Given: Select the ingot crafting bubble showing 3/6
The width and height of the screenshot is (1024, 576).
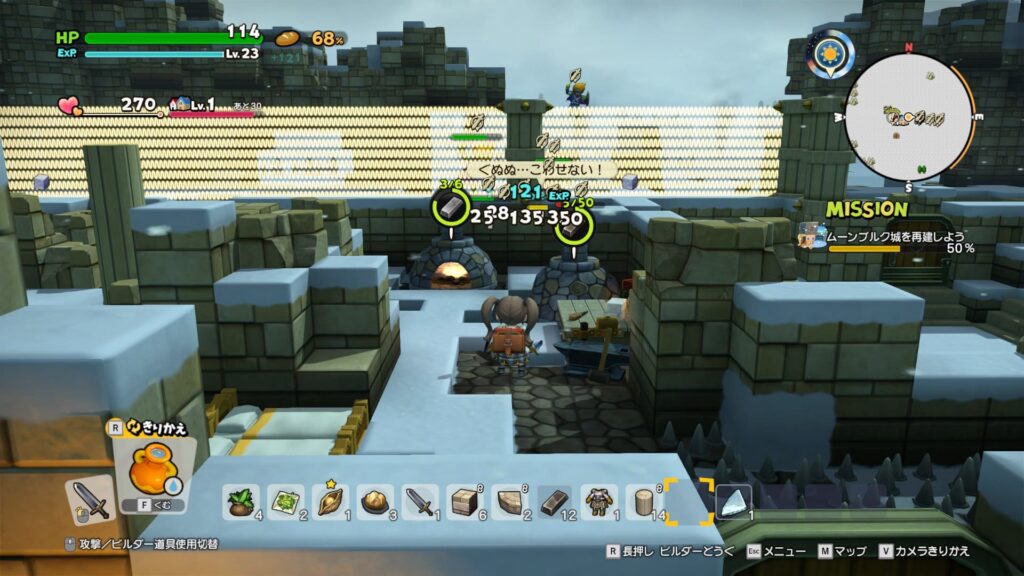Looking at the screenshot, I should point(451,206).
